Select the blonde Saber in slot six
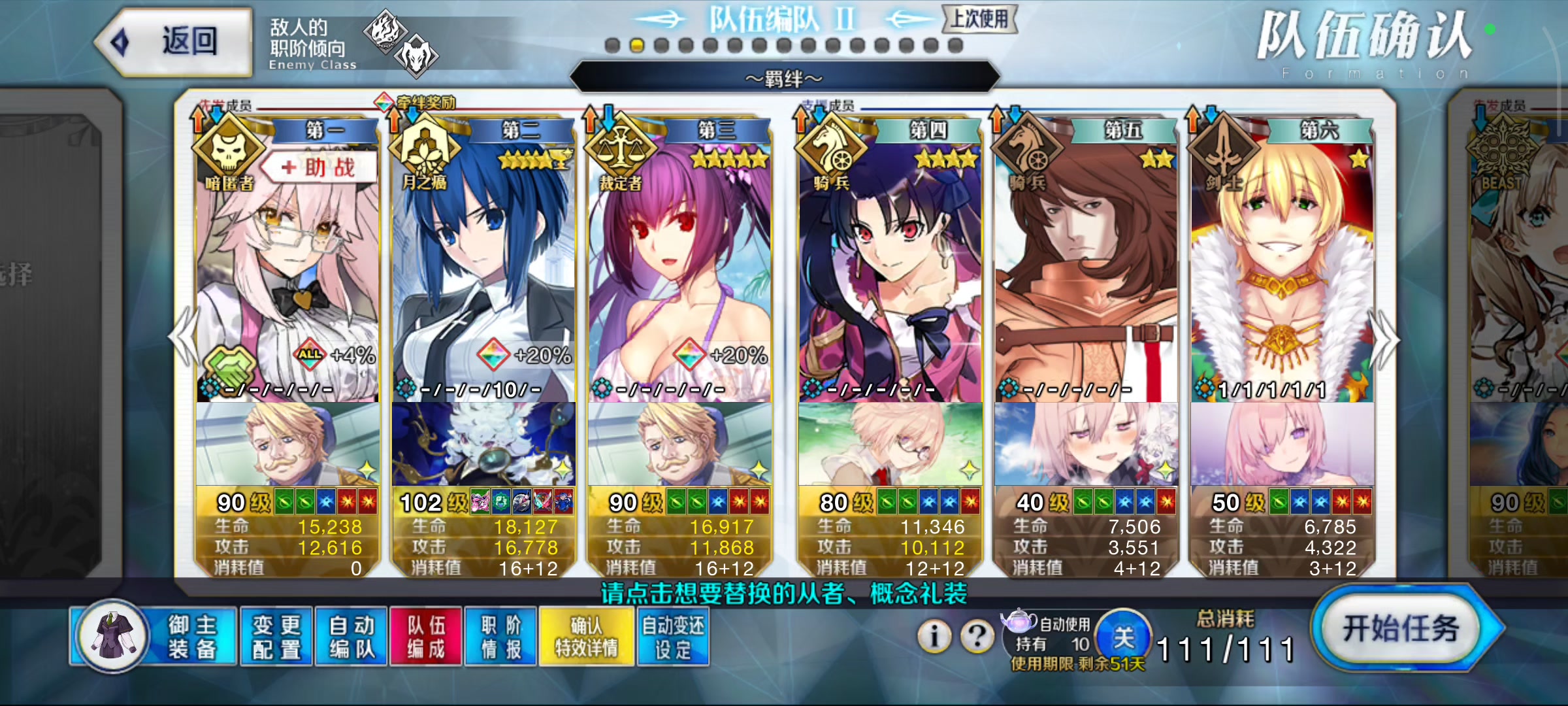This screenshot has width=1568, height=706. [1282, 275]
